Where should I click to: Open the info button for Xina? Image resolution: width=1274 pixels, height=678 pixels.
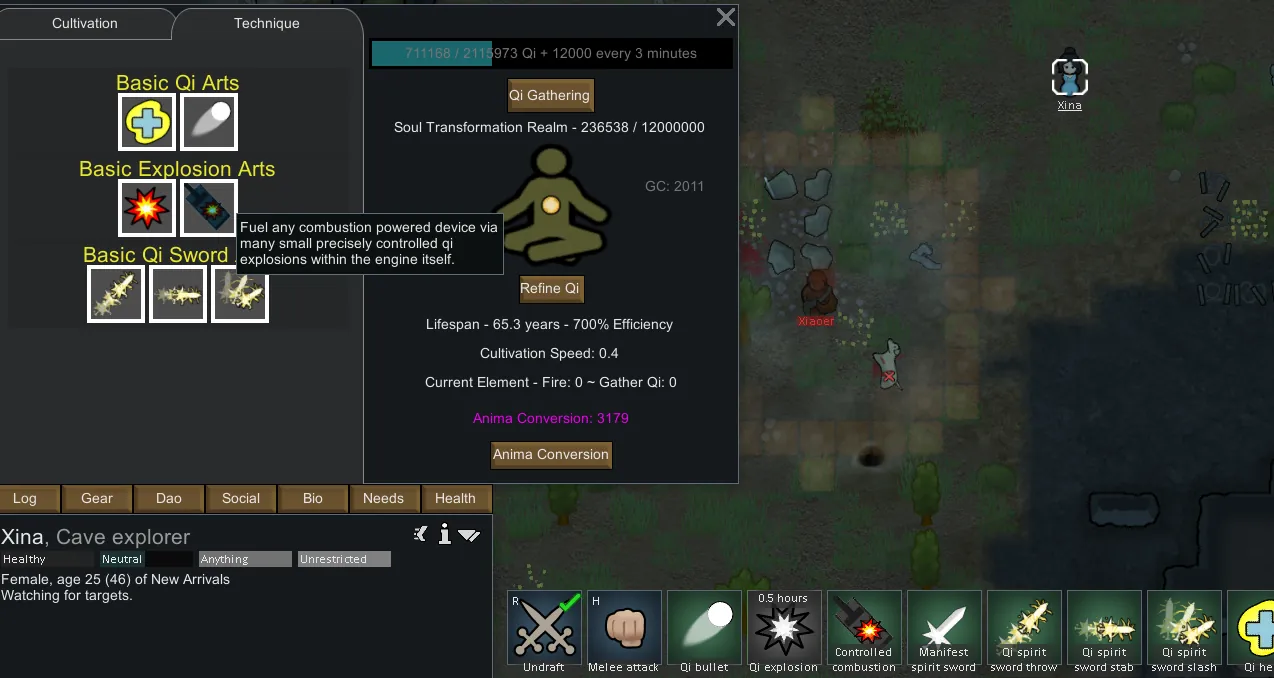(445, 535)
